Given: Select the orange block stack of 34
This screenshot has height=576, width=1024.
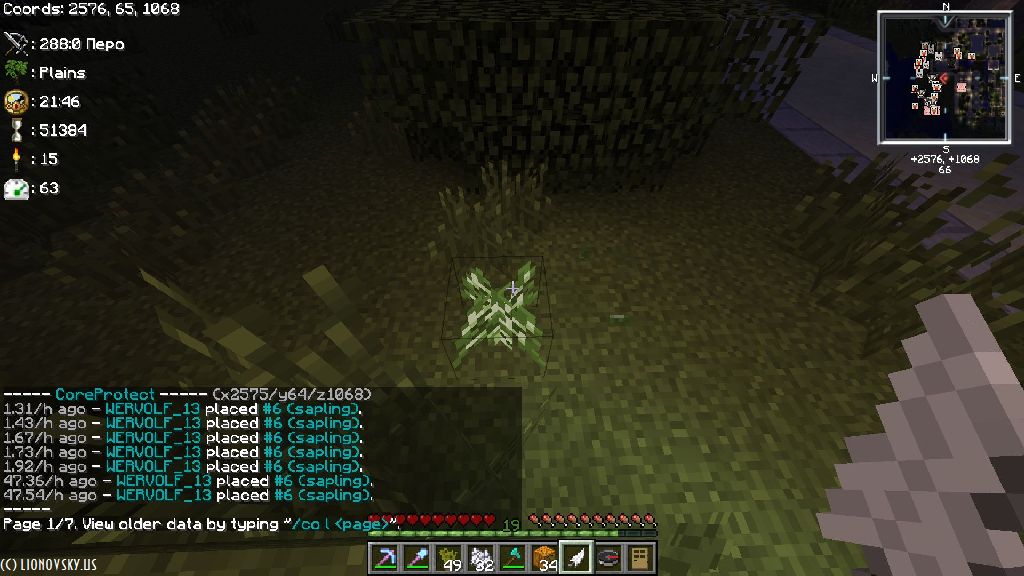Looking at the screenshot, I should coord(545,558).
